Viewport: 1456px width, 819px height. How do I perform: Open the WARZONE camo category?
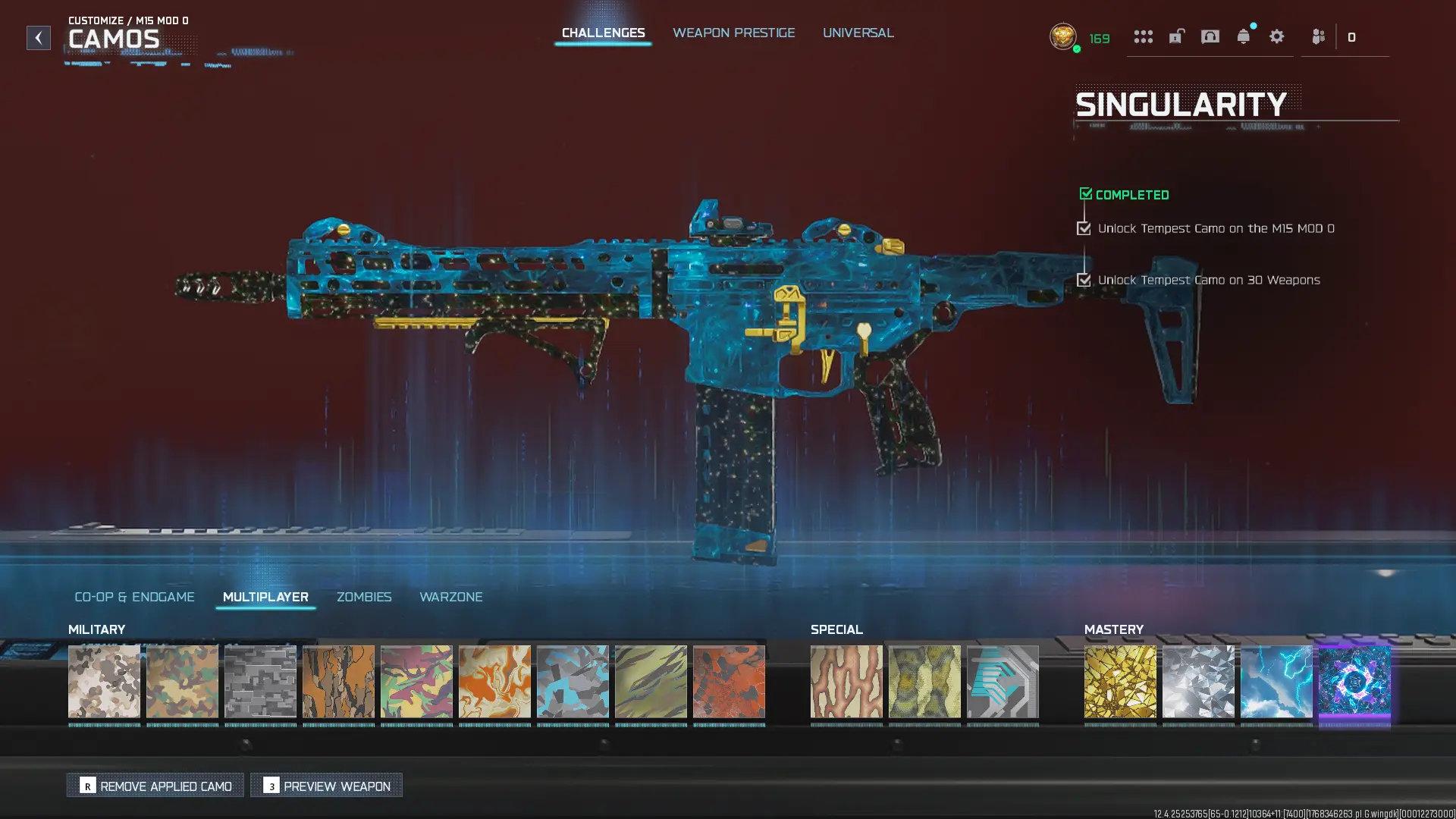click(452, 597)
